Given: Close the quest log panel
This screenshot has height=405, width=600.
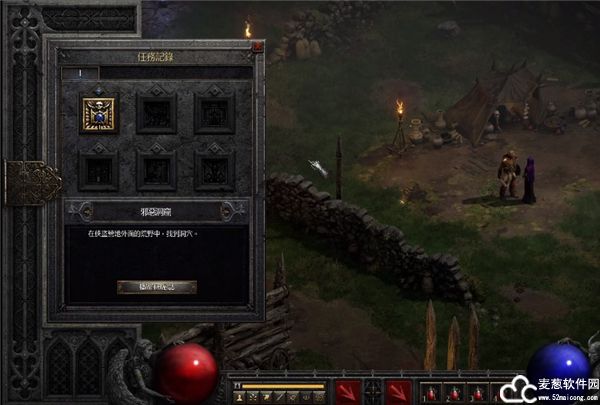Looking at the screenshot, I should click(257, 46).
